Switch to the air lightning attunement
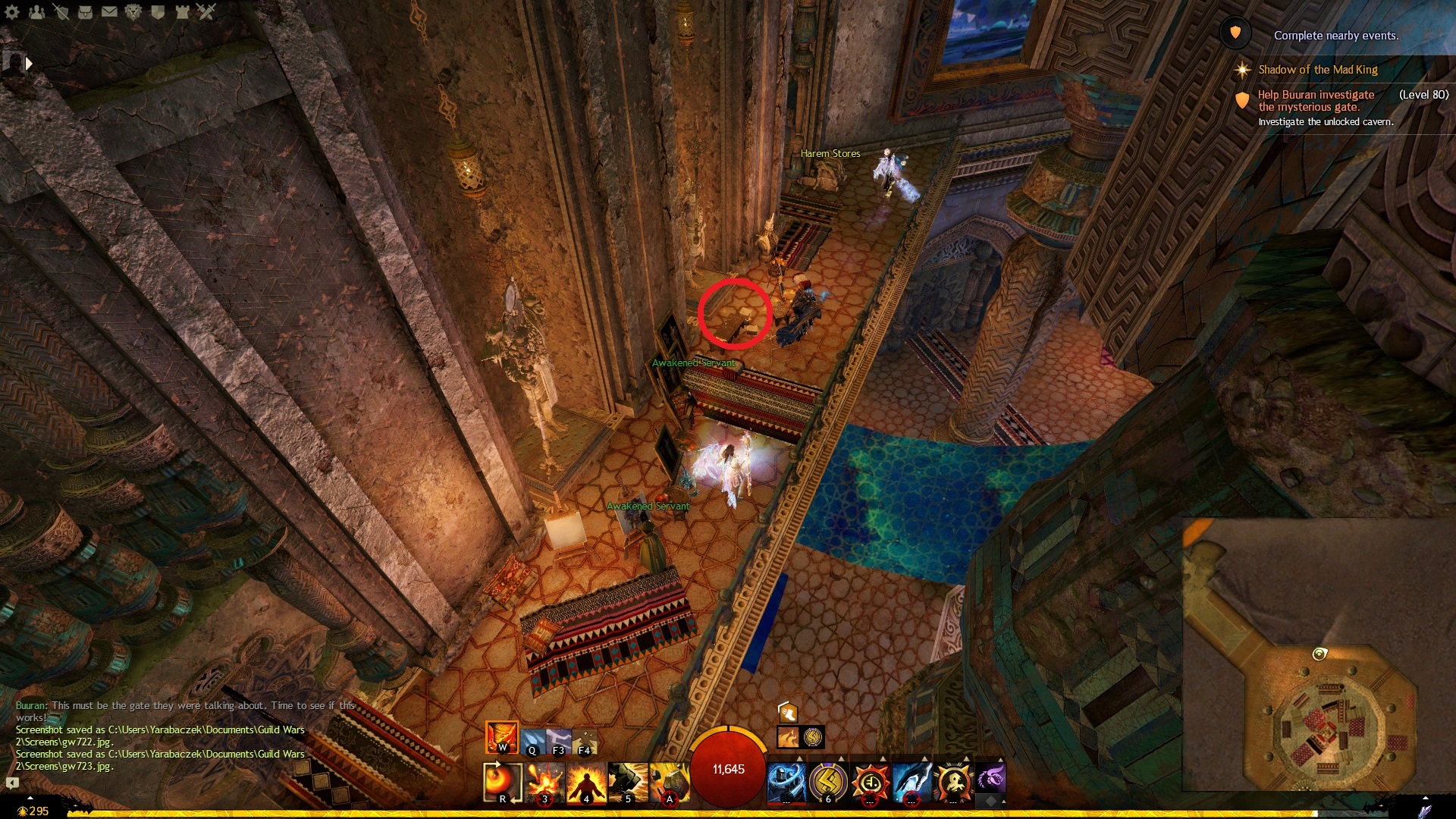1456x819 pixels. pos(558,740)
